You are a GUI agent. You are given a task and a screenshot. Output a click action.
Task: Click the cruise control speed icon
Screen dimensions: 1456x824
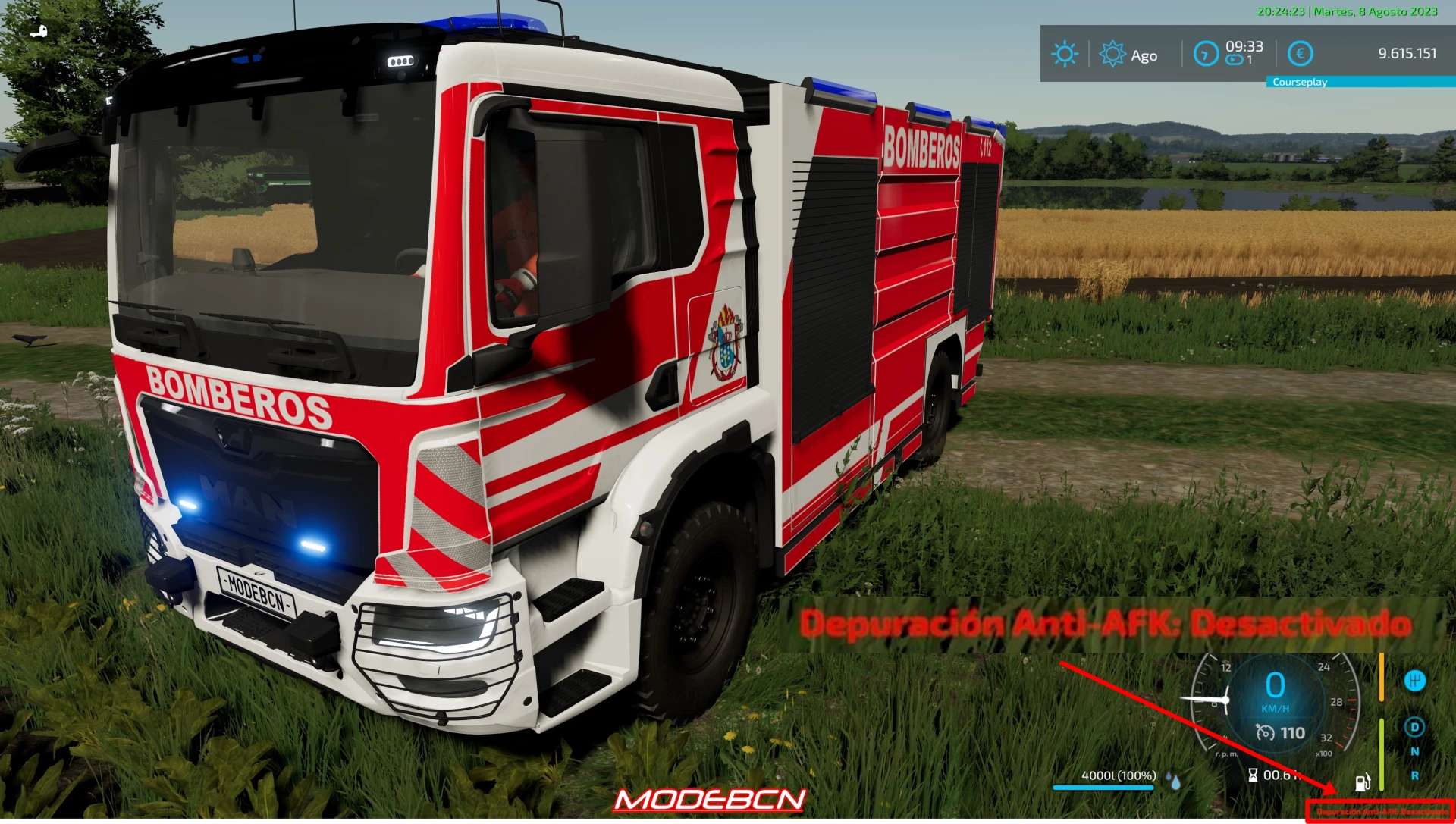click(x=1265, y=733)
